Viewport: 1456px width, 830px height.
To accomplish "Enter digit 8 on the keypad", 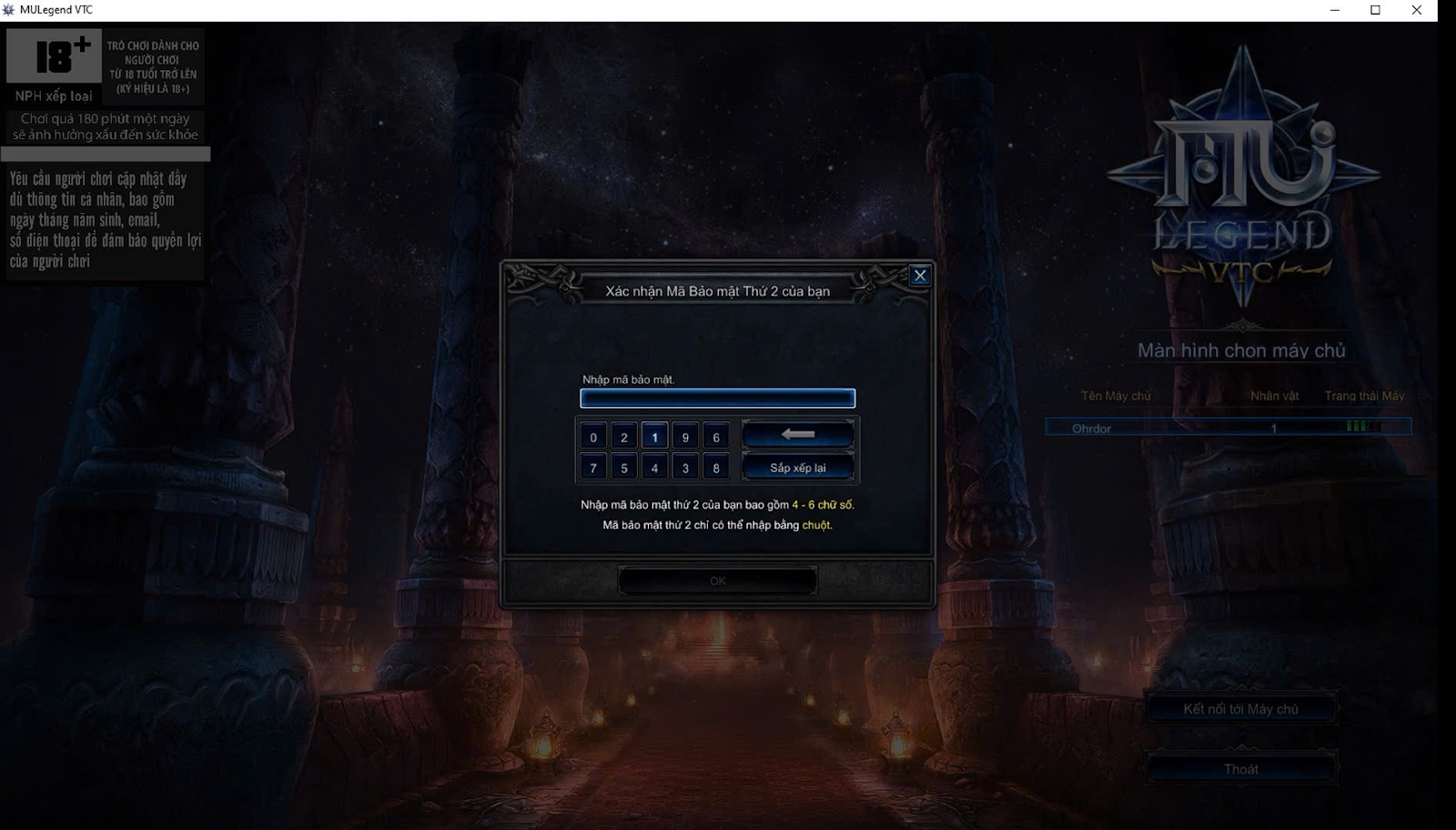I will pyautogui.click(x=716, y=468).
